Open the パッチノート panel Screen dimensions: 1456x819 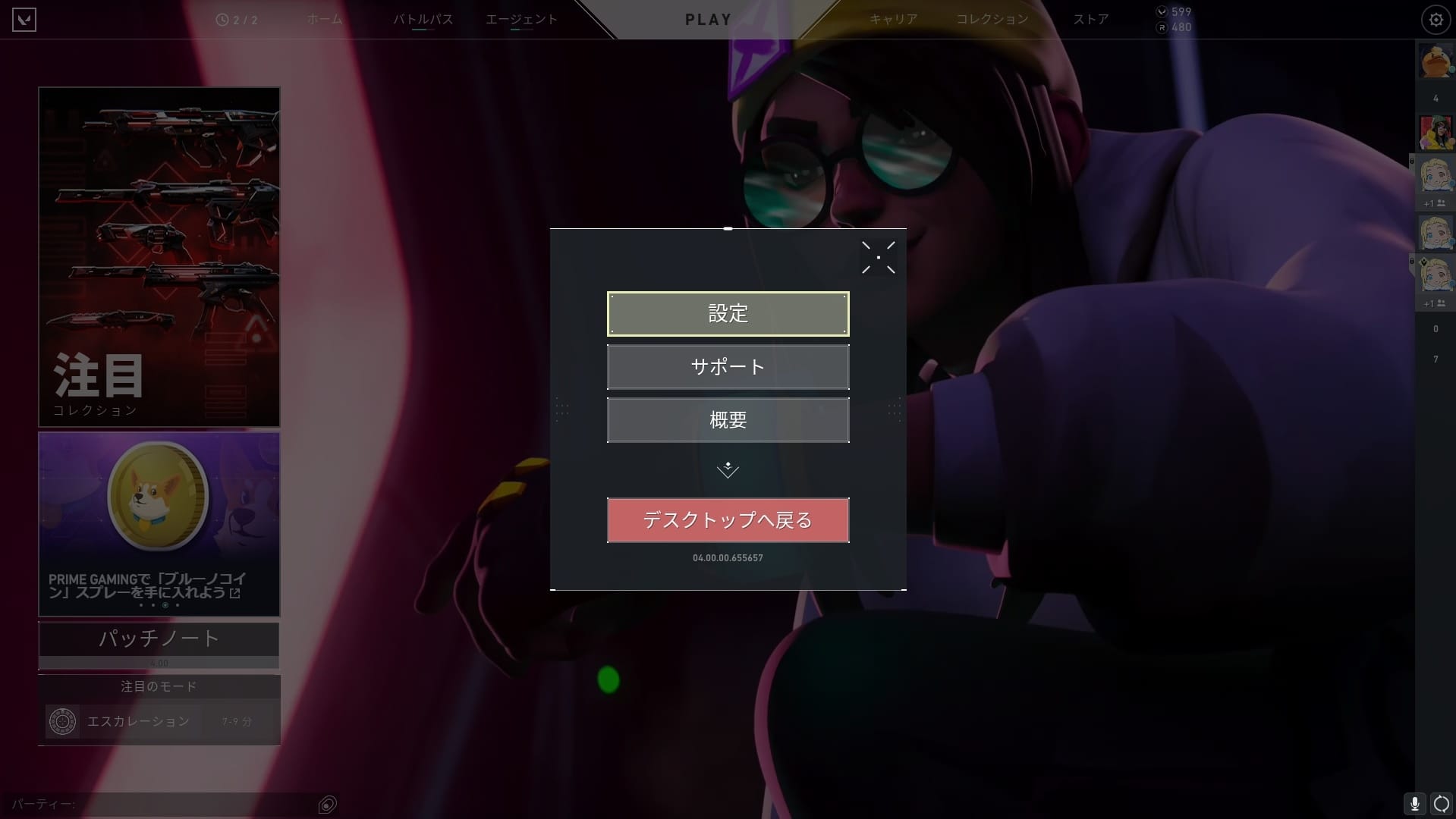click(x=159, y=639)
